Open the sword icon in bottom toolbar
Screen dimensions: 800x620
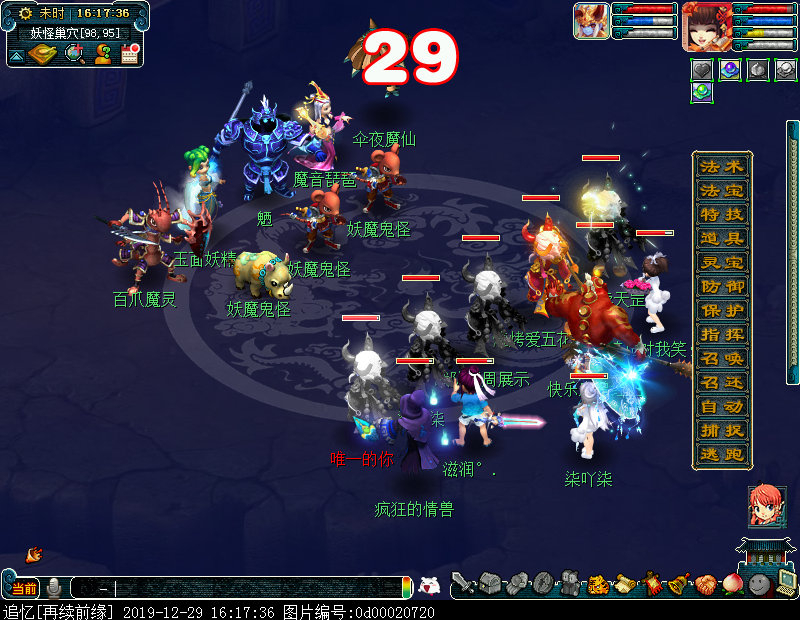[x=461, y=583]
